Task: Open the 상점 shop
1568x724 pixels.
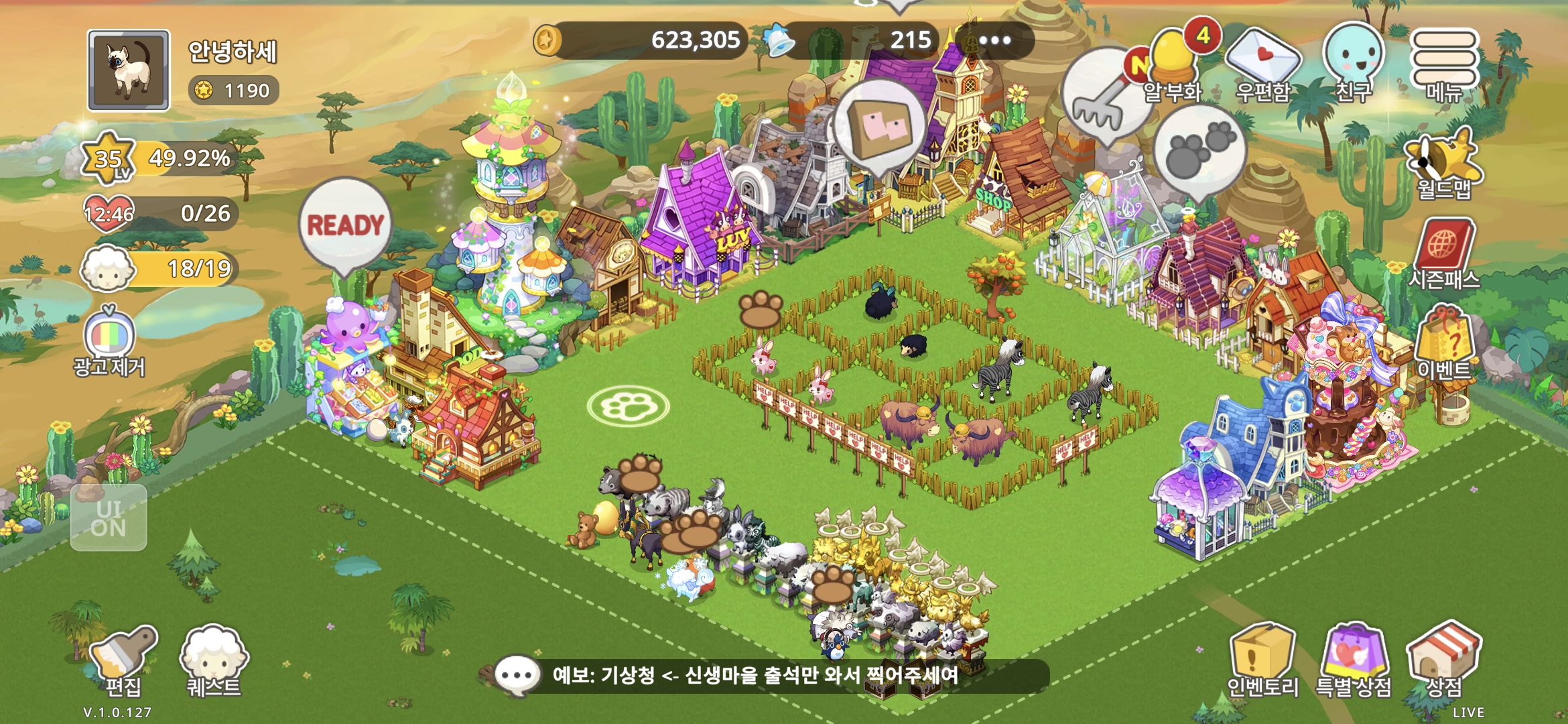Action: [1443, 657]
